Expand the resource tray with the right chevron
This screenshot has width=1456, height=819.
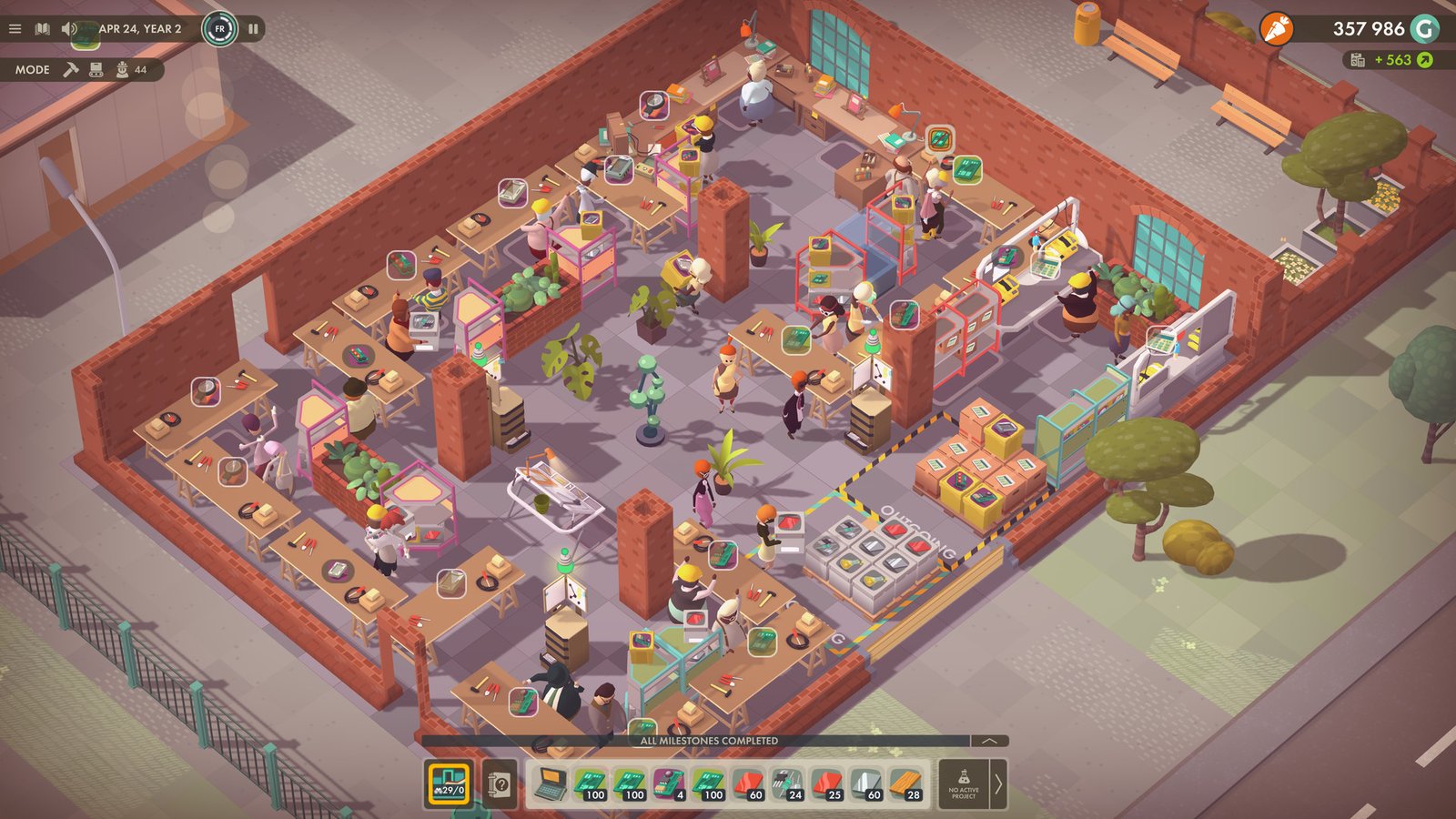coord(998,784)
